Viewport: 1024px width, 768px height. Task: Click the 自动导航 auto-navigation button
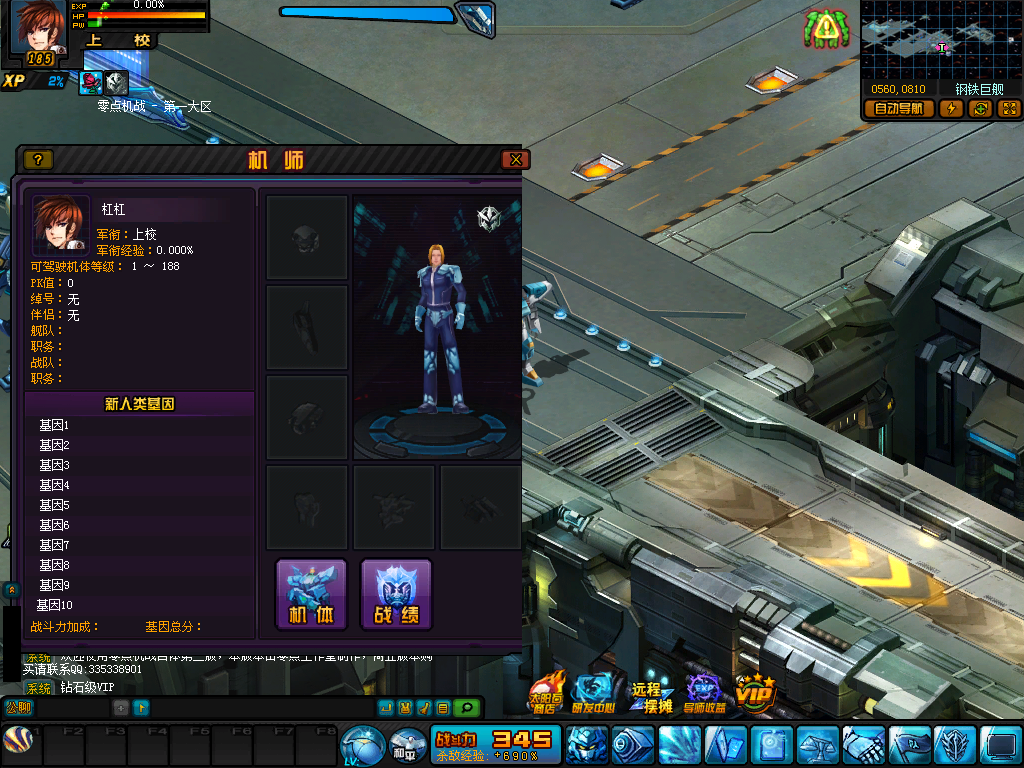898,109
